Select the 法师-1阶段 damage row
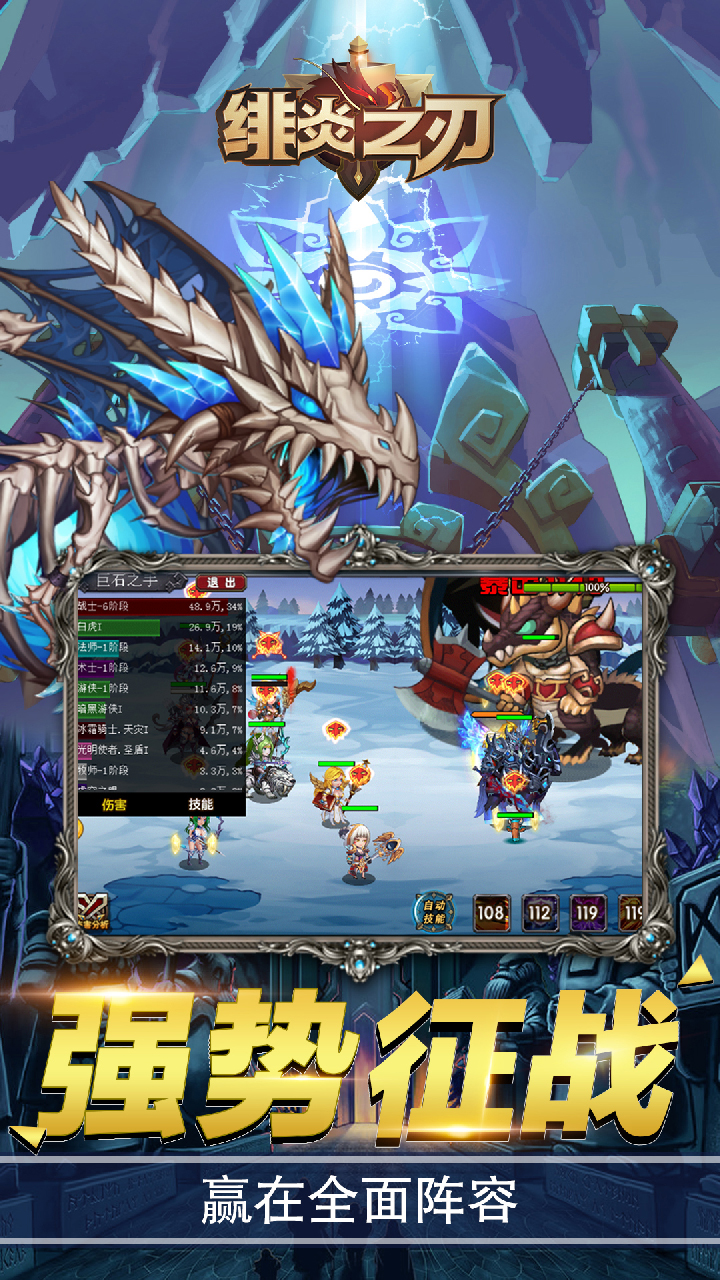The width and height of the screenshot is (720, 1280). tap(161, 647)
